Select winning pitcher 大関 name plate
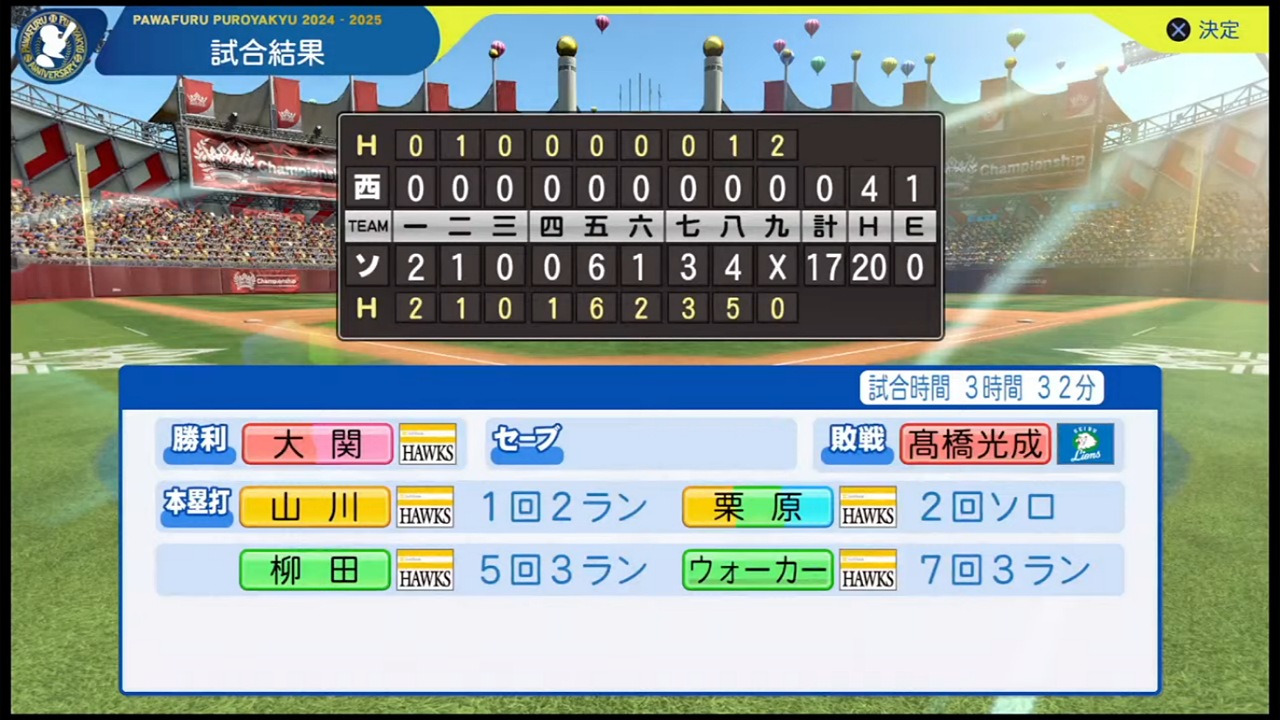This screenshot has width=1280, height=720. 317,443
